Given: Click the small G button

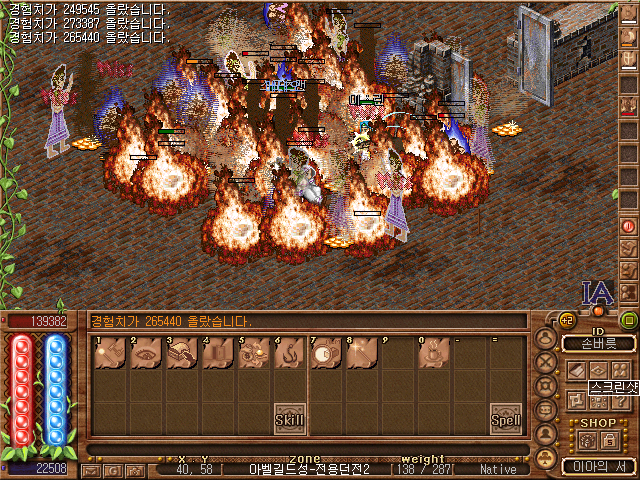Looking at the screenshot, I should (111, 470).
